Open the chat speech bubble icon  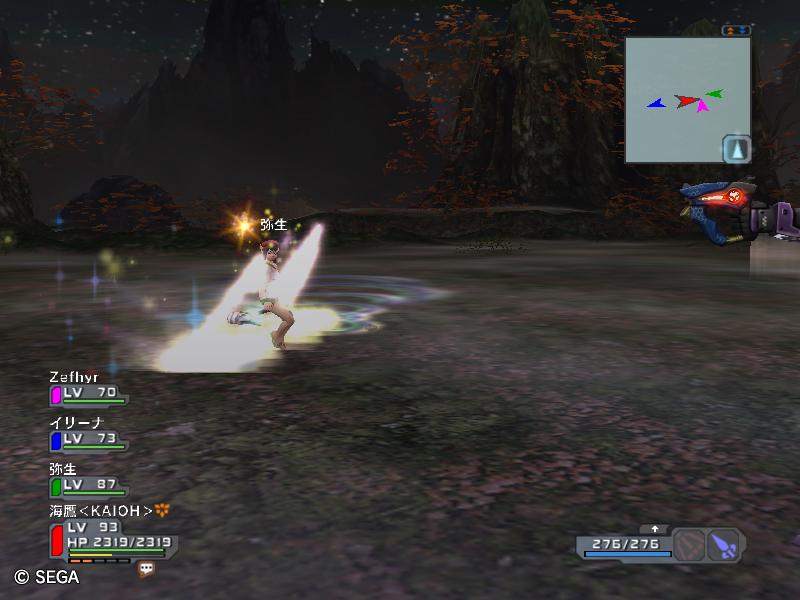click(x=147, y=568)
